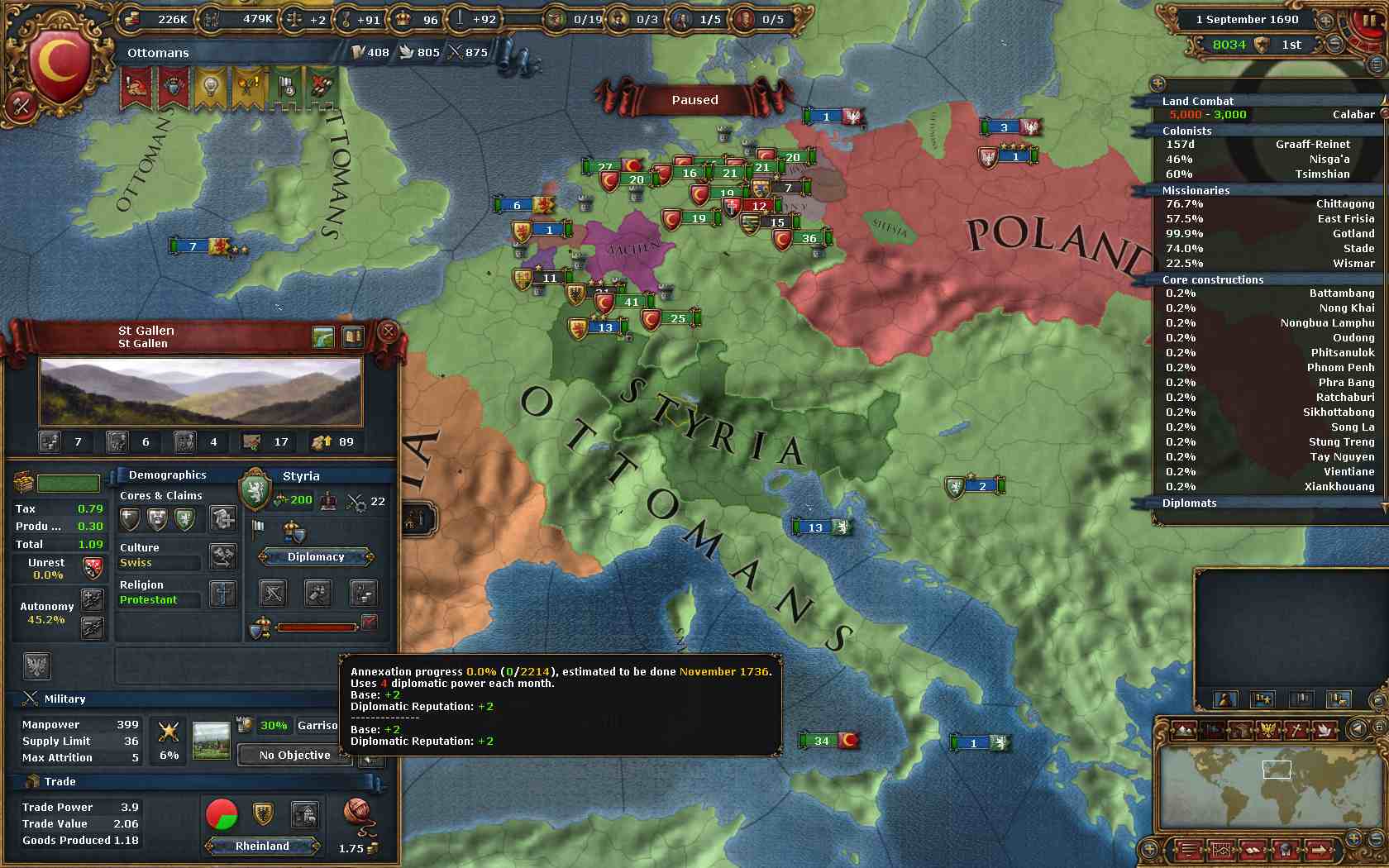Click the change culture button beside Swiss

222,556
